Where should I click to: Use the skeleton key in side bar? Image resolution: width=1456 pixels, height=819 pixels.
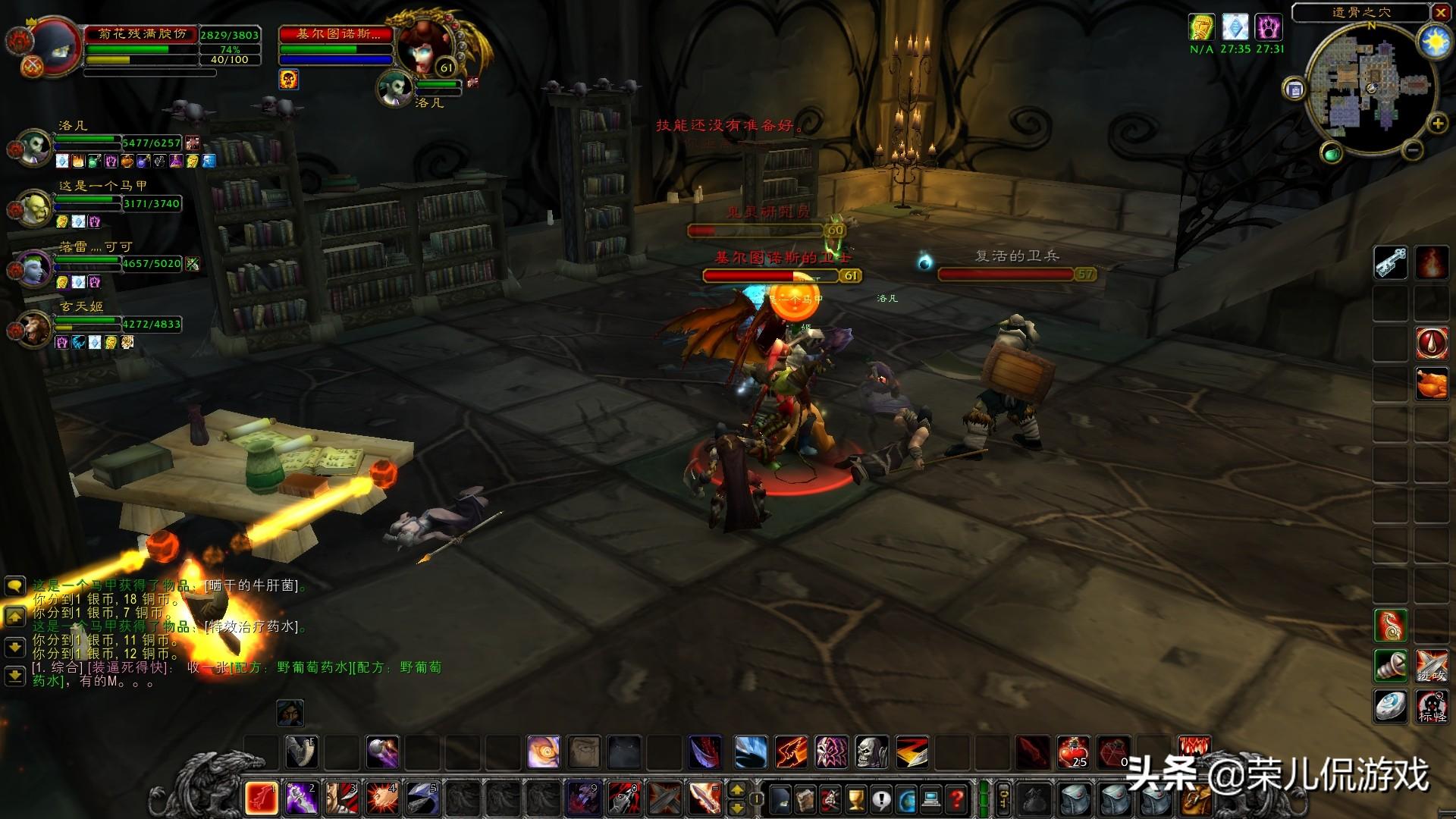1391,262
